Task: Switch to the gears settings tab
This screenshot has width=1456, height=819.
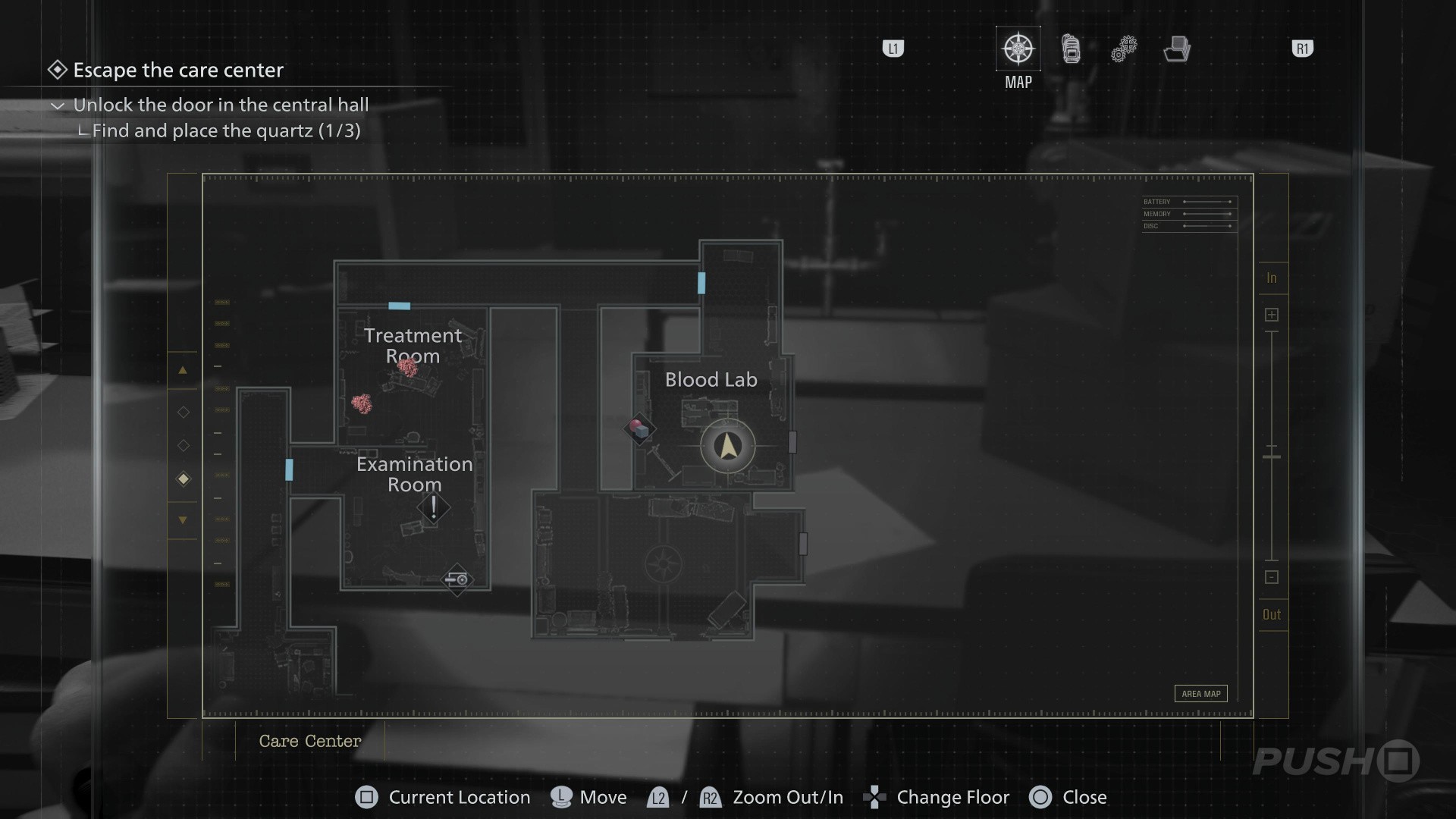Action: pyautogui.click(x=1124, y=49)
